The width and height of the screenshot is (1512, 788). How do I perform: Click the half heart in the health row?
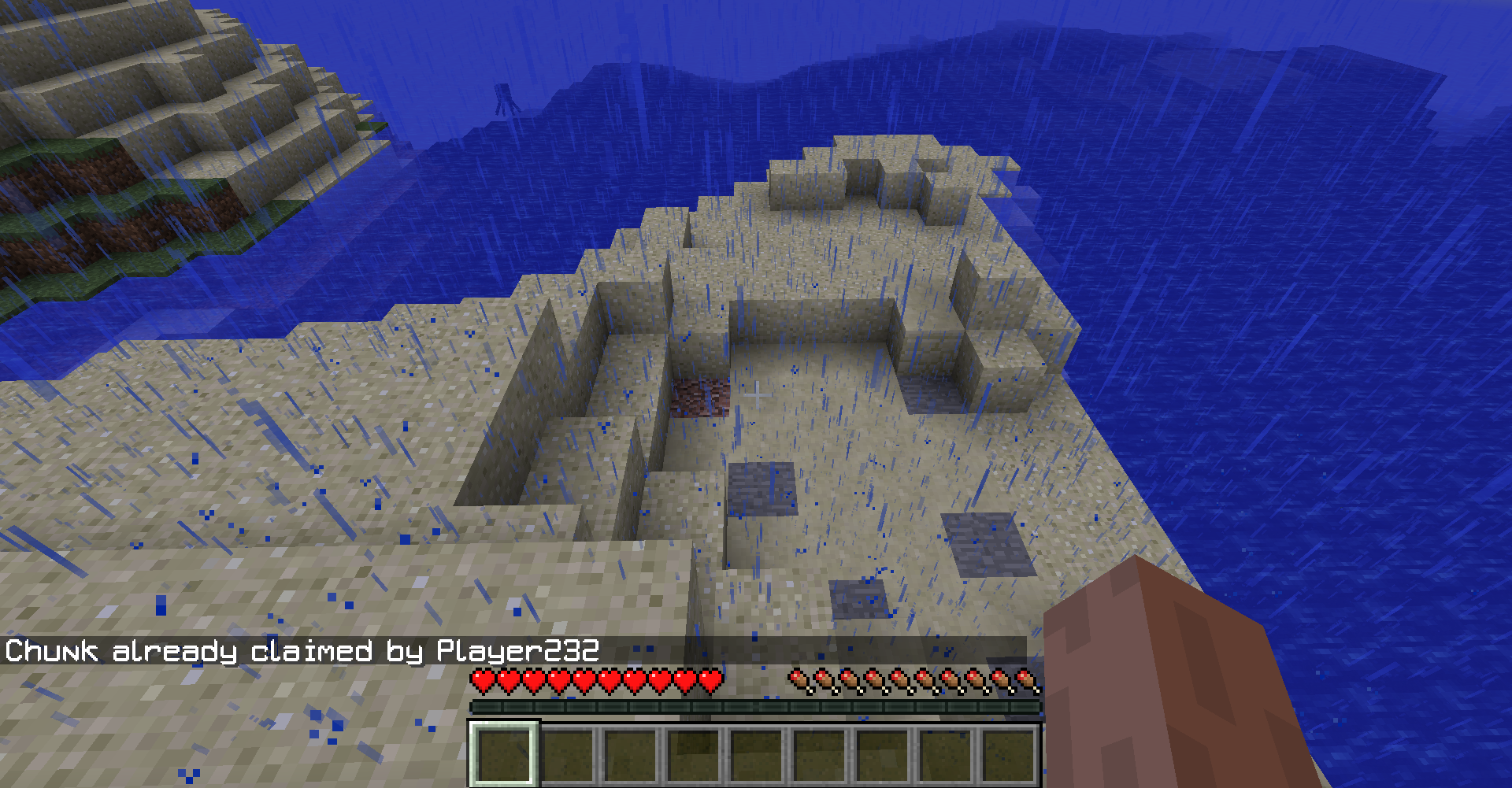point(709,678)
